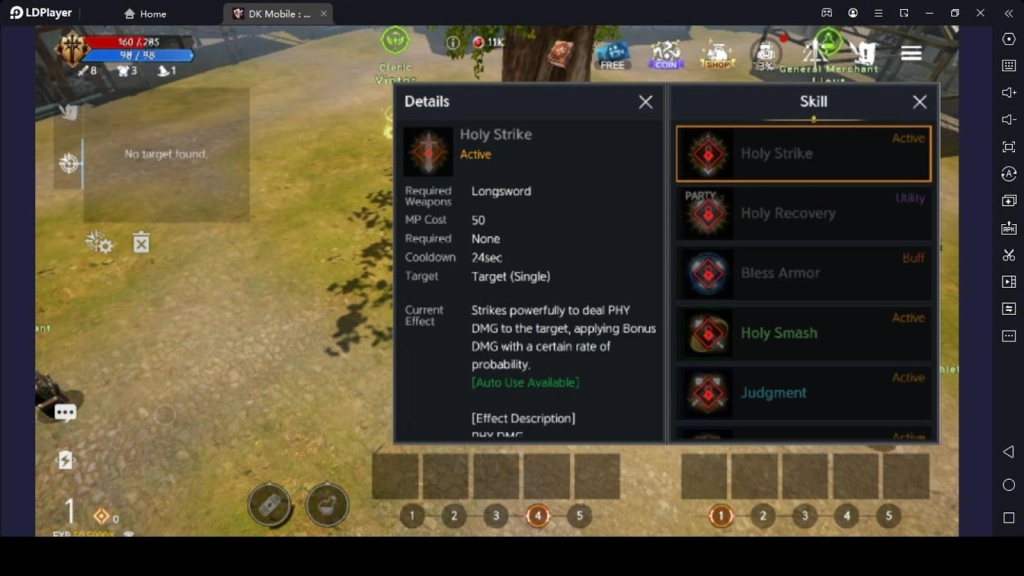Select the Bless Armor buff skill
This screenshot has width=1024, height=576.
tap(804, 273)
